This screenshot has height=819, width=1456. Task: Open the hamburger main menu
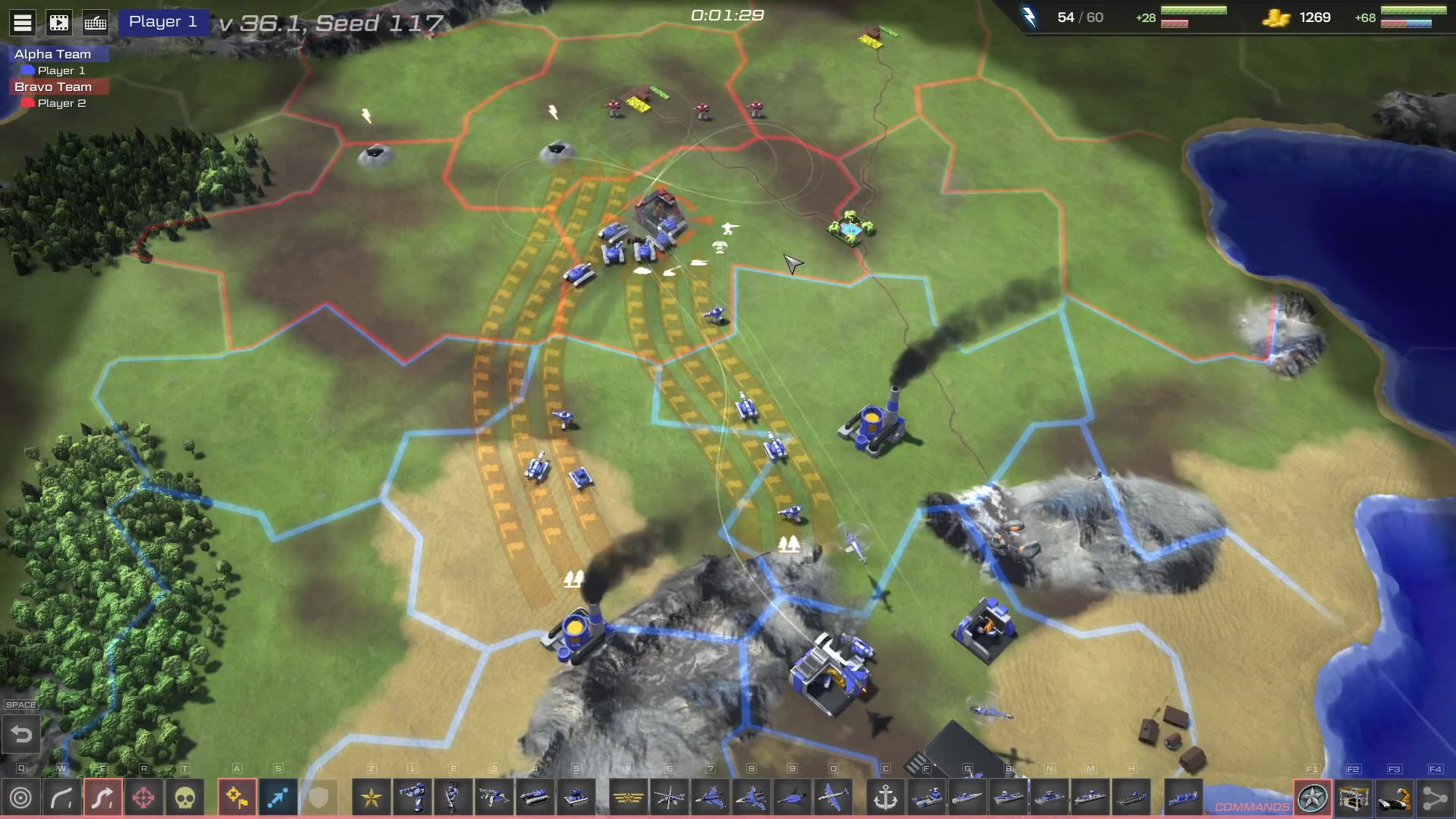[x=23, y=23]
